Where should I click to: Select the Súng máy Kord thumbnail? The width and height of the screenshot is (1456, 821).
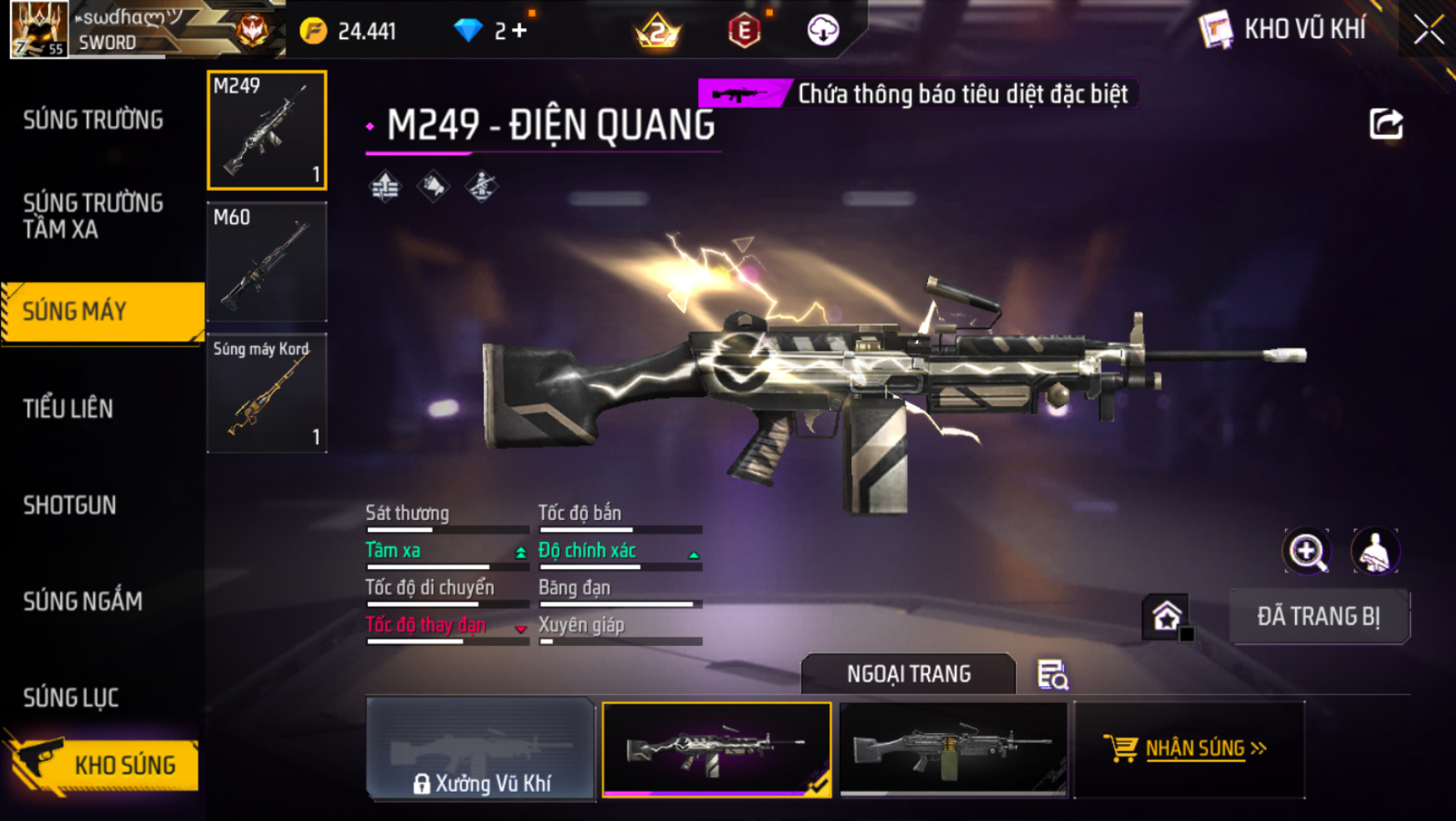tap(267, 393)
